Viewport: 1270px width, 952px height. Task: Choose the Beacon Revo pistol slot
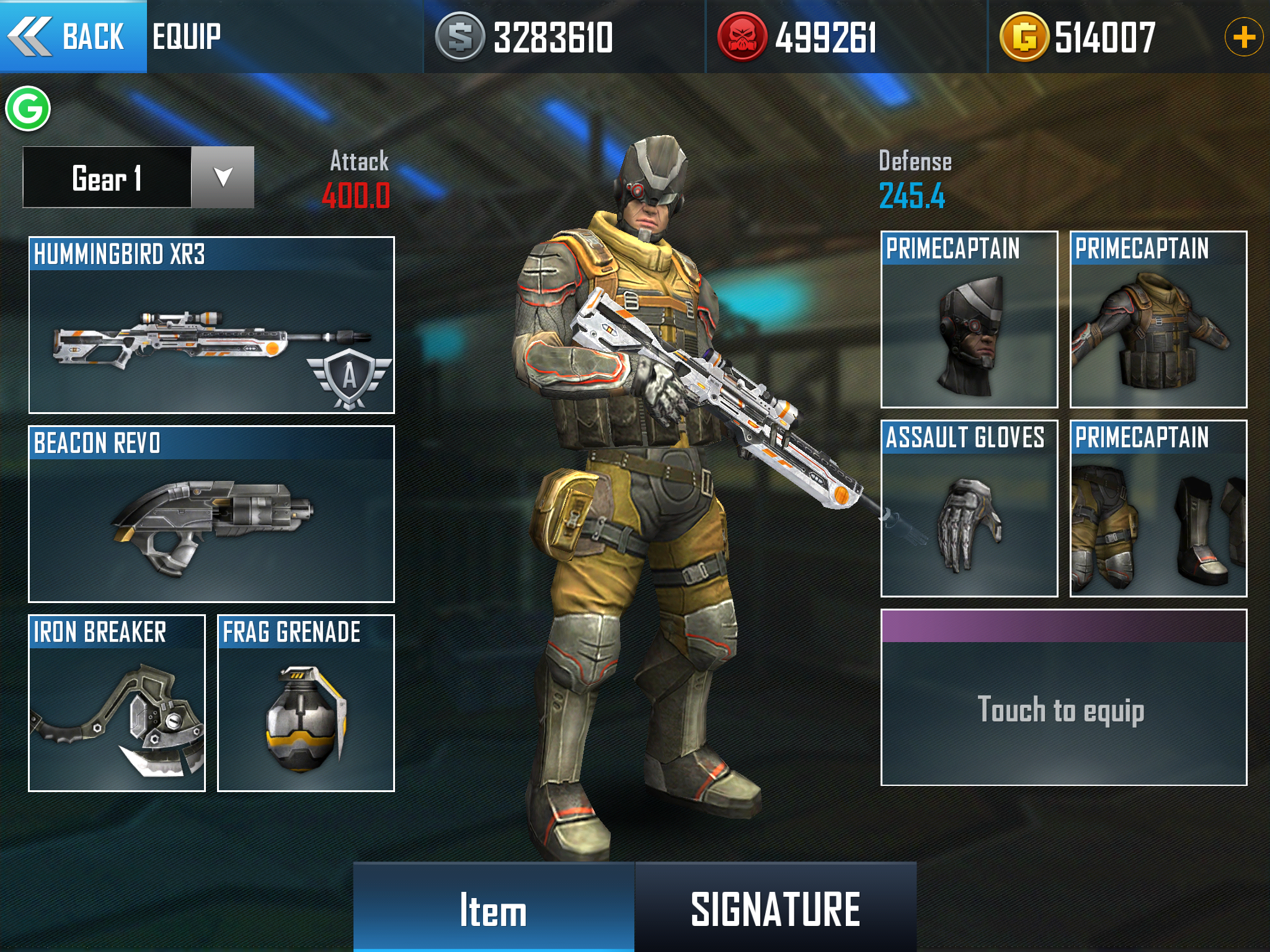[211, 514]
